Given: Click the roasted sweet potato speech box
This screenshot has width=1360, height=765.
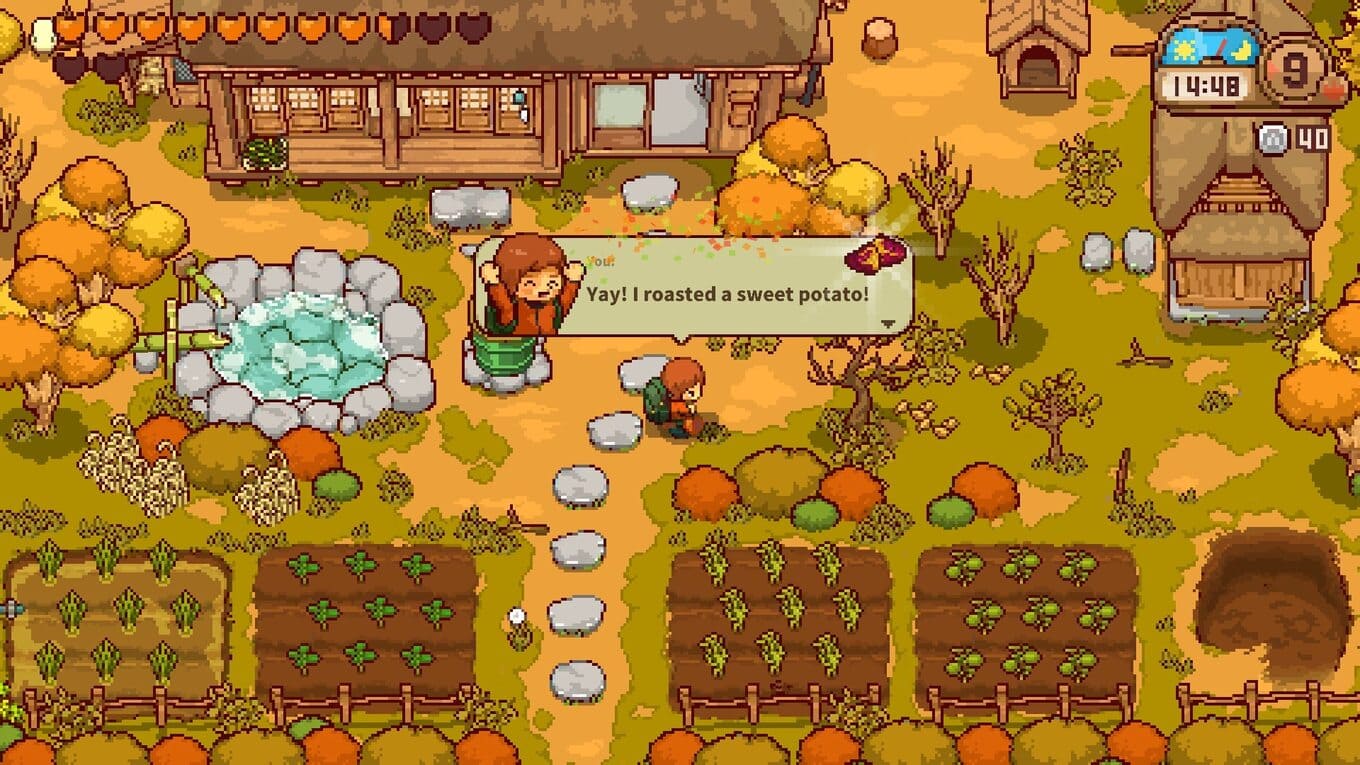Looking at the screenshot, I should pos(725,295).
